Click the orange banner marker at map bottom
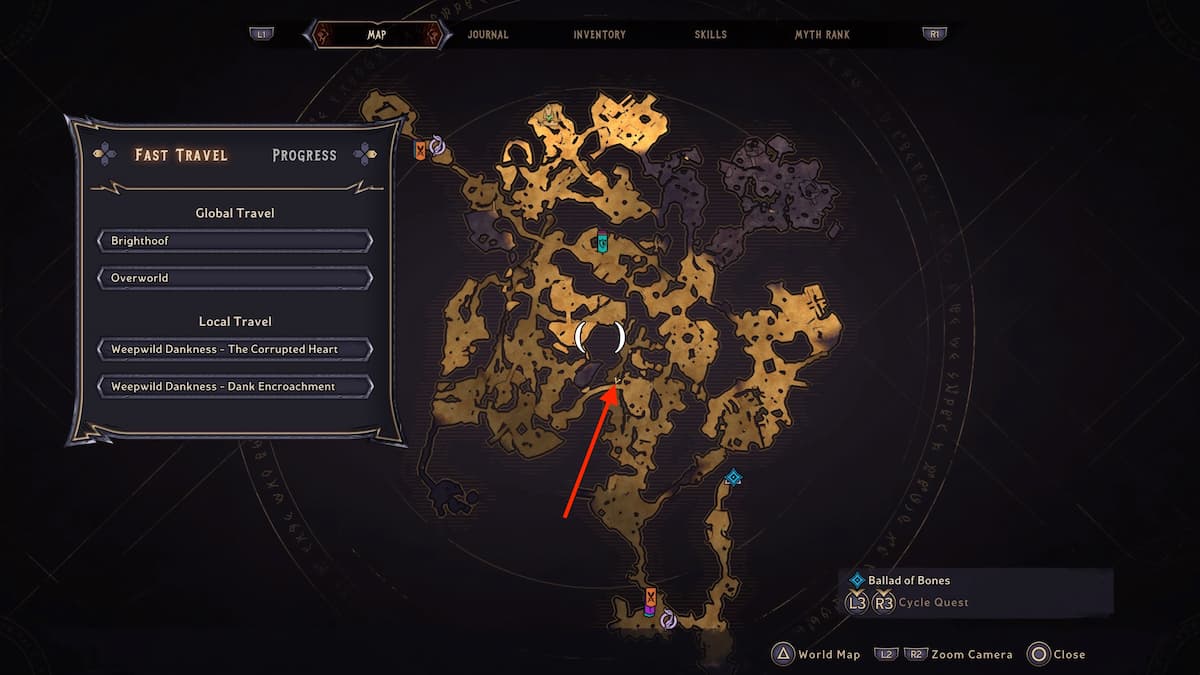The width and height of the screenshot is (1200, 675). tap(650, 600)
